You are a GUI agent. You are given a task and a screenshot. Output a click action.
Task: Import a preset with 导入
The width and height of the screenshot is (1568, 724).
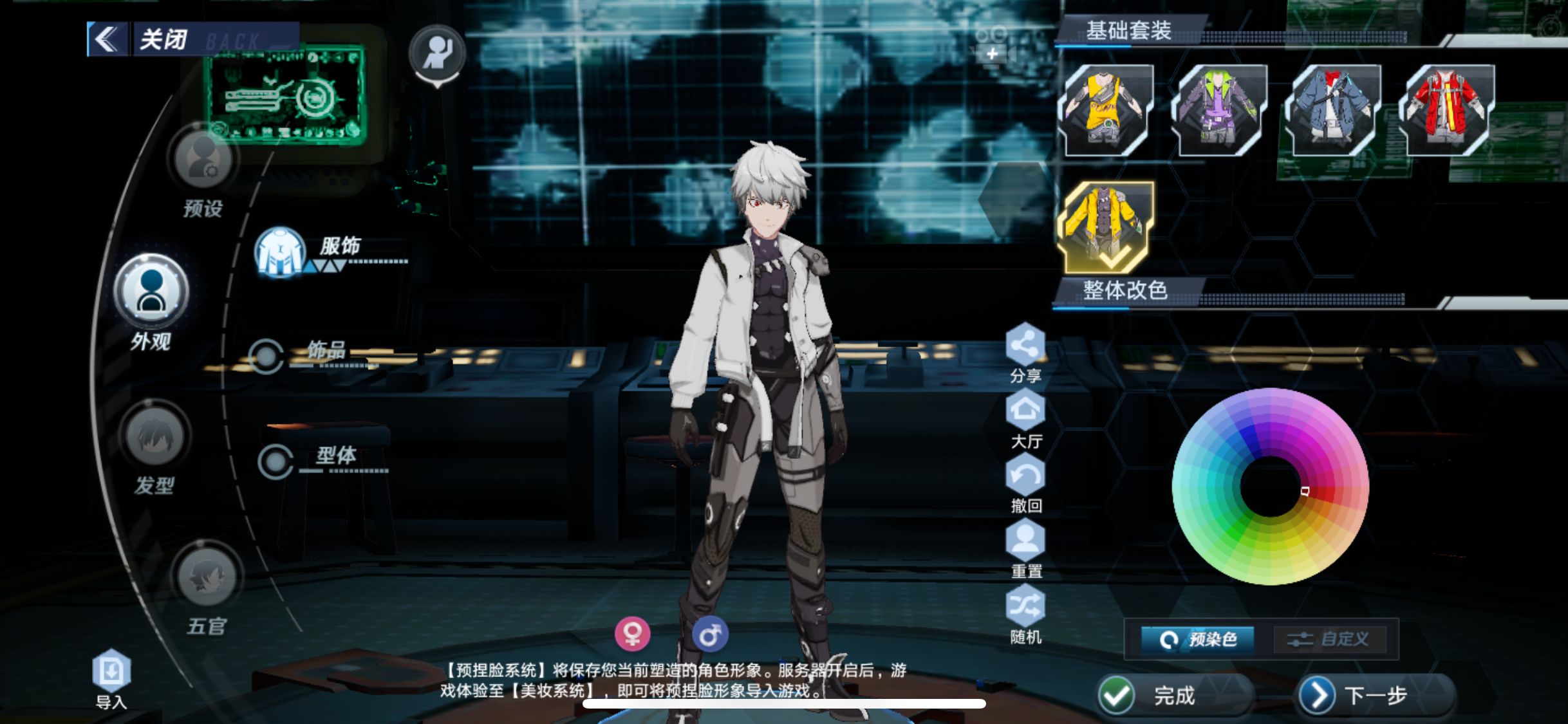pos(111,672)
